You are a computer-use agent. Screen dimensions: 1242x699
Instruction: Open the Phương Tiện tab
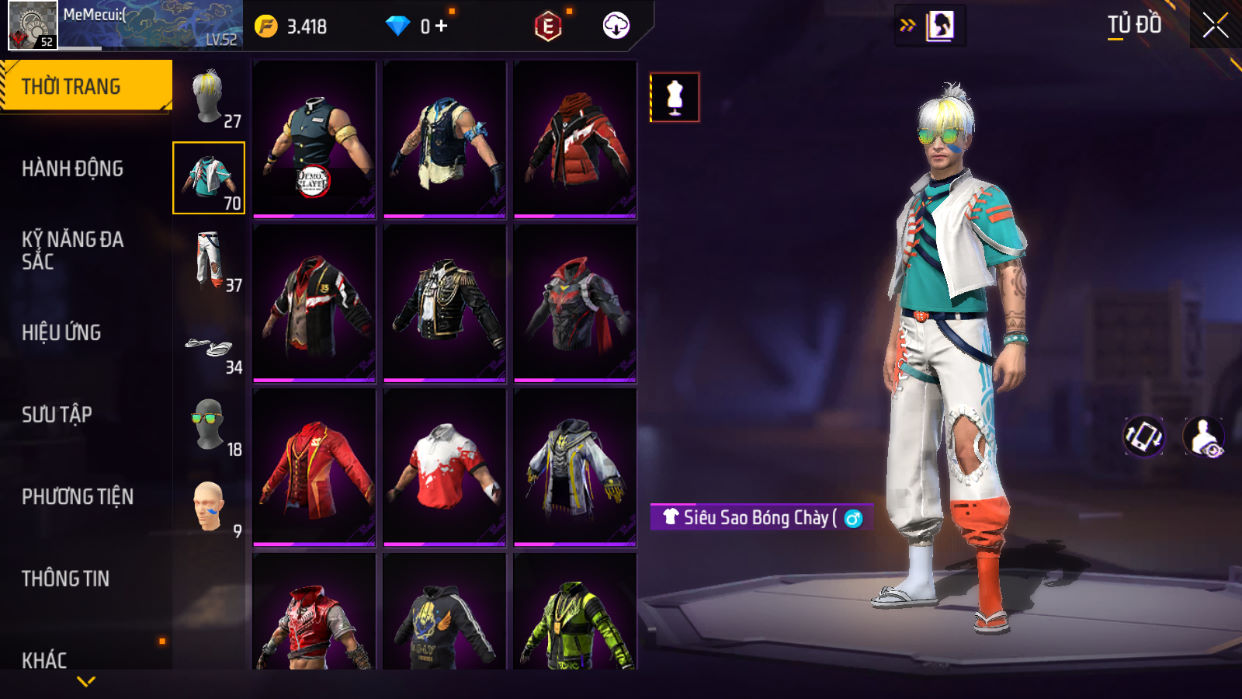pos(78,497)
